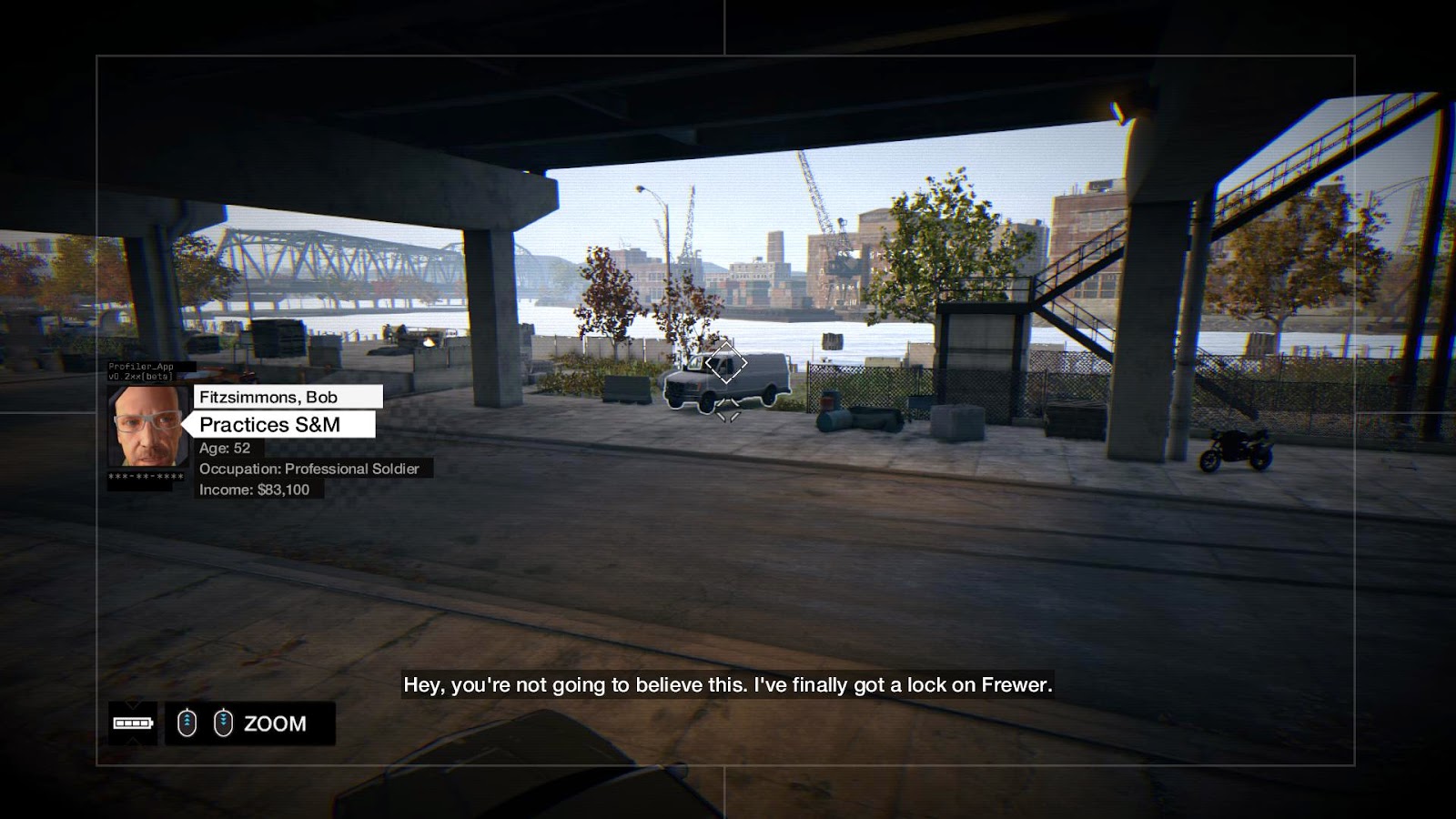
Task: Select the phone battery icon
Action: [132, 723]
